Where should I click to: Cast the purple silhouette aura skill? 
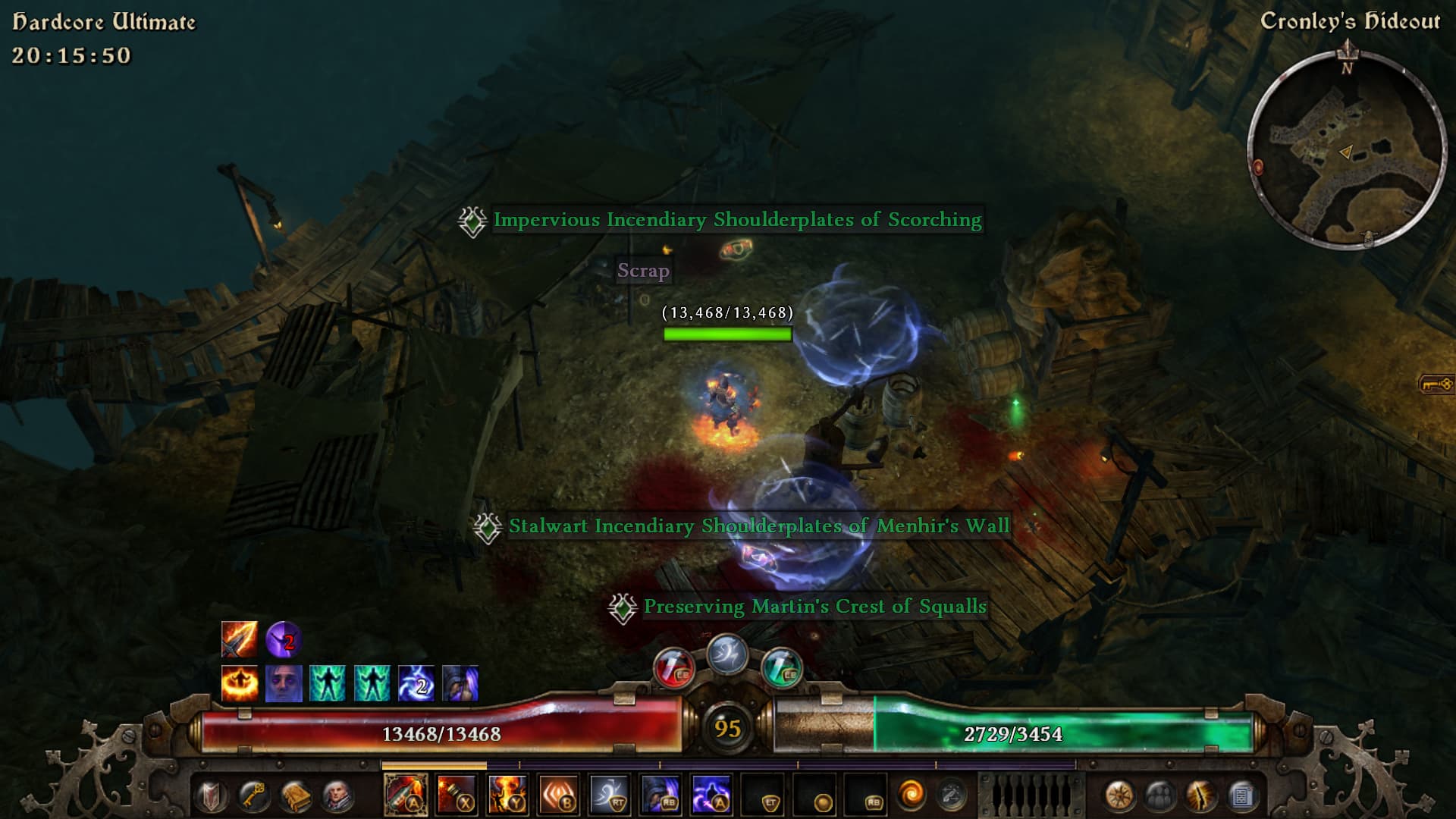[711, 795]
